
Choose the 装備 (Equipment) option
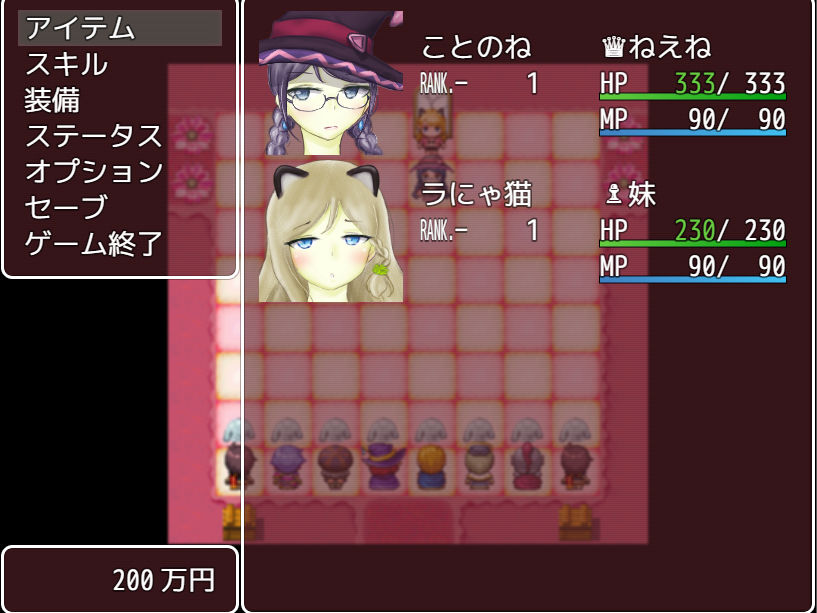pyautogui.click(x=53, y=100)
